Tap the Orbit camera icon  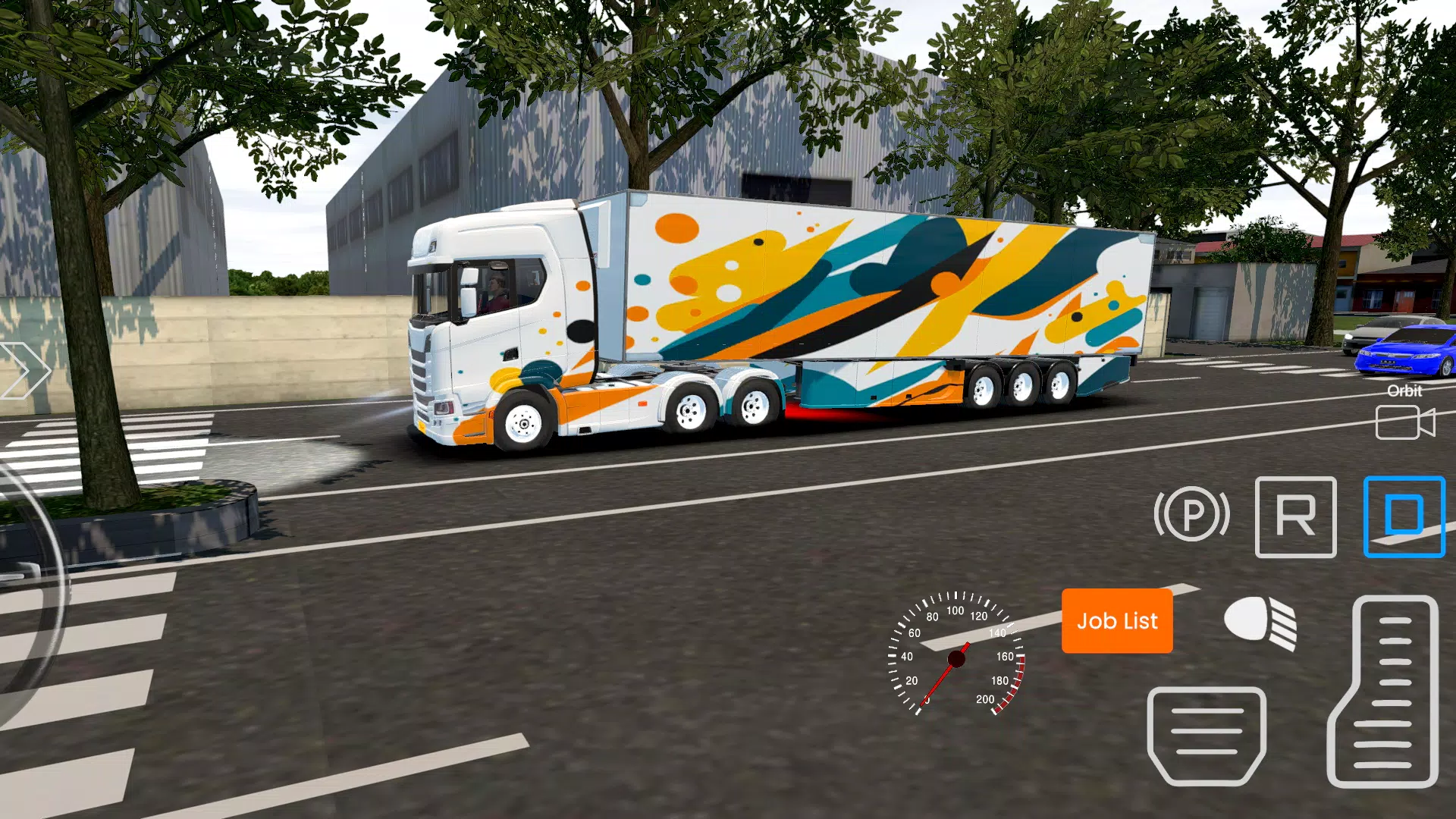pos(1404,422)
